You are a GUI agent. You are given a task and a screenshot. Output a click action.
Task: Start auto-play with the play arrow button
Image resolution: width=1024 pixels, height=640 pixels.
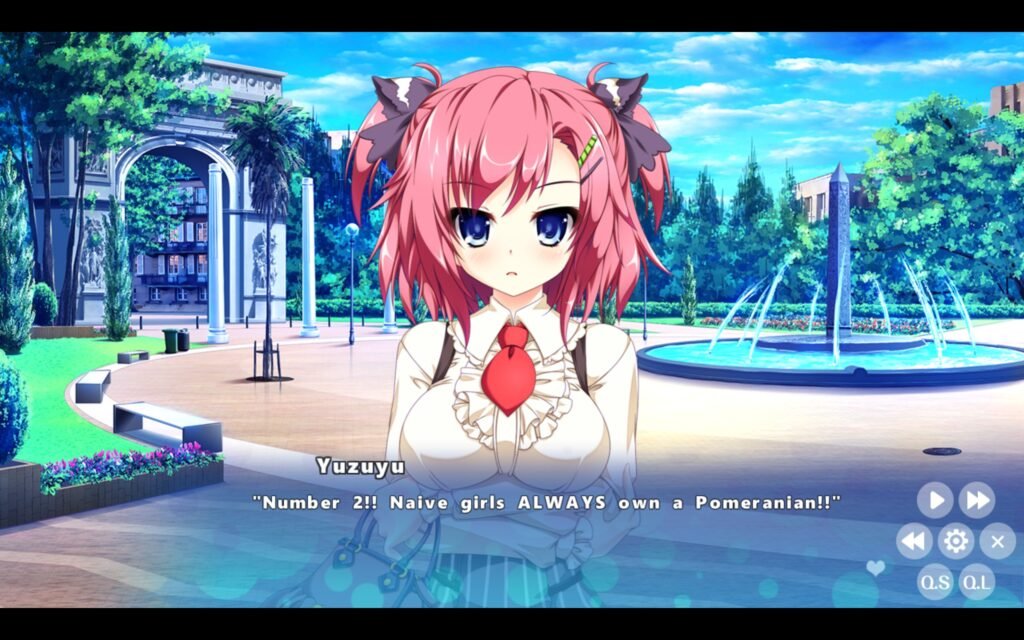point(935,500)
